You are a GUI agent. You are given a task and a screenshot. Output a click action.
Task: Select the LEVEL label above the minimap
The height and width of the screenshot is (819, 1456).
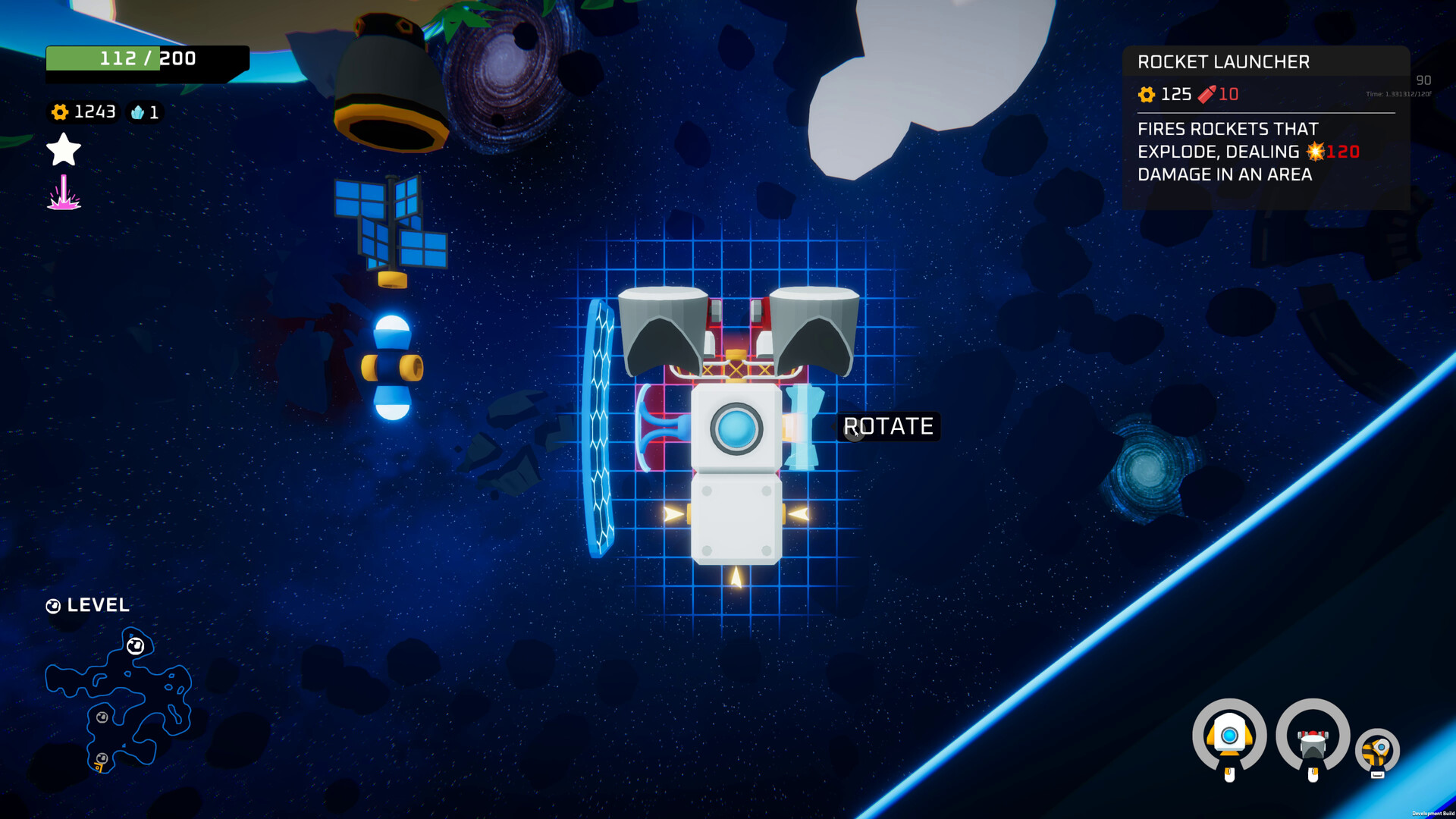pyautogui.click(x=99, y=605)
